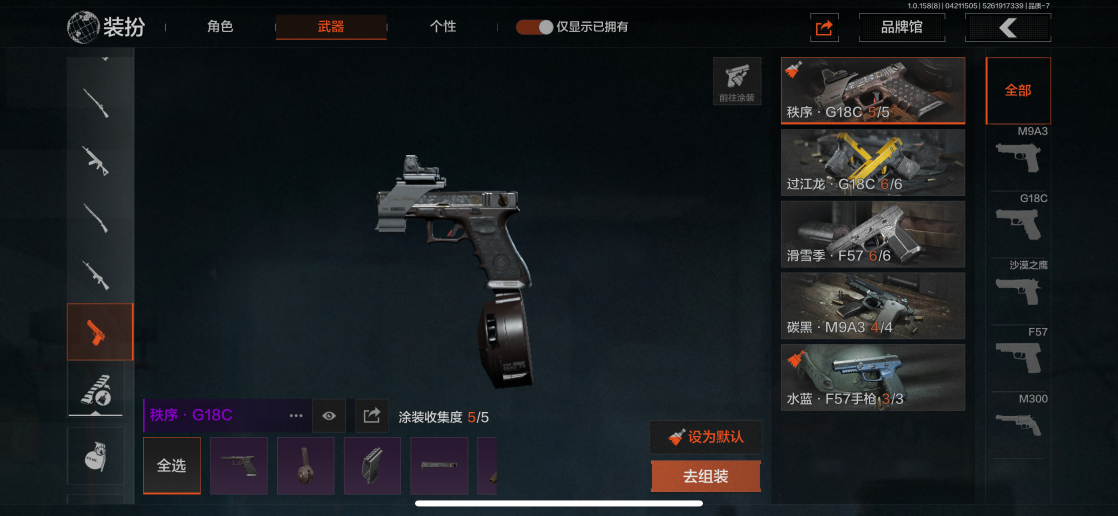Viewport: 1118px width, 516px height.
Task: Choose the 滑雪季 · F57 skin
Action: coord(872,234)
